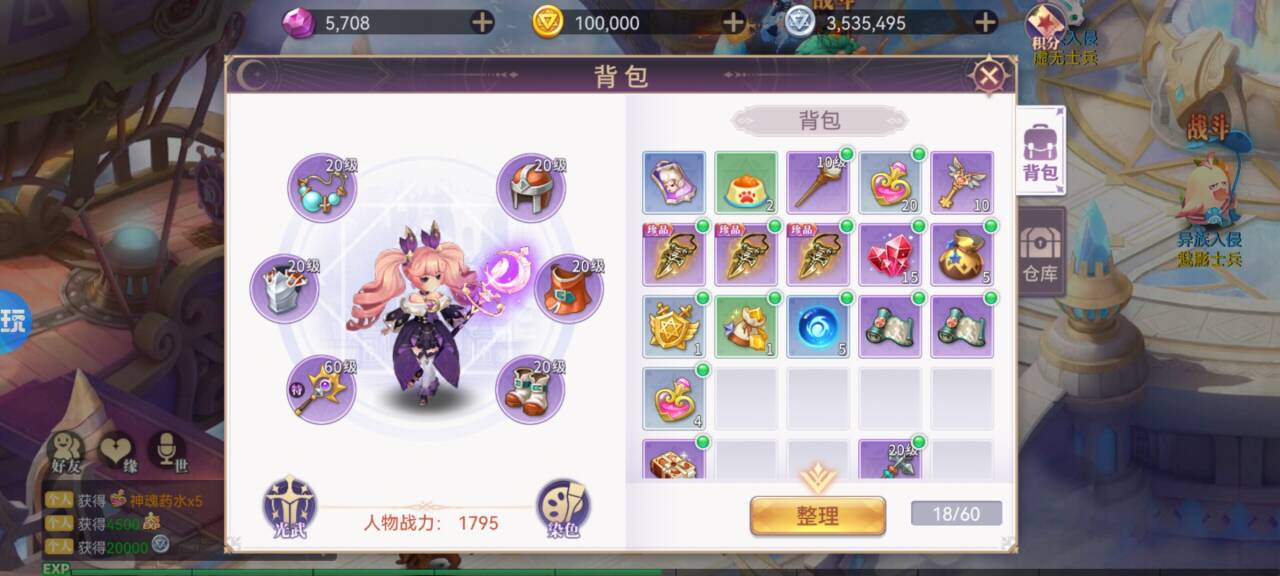Choose the equipped armor chest slot
The height and width of the screenshot is (576, 1280).
pos(284,289)
